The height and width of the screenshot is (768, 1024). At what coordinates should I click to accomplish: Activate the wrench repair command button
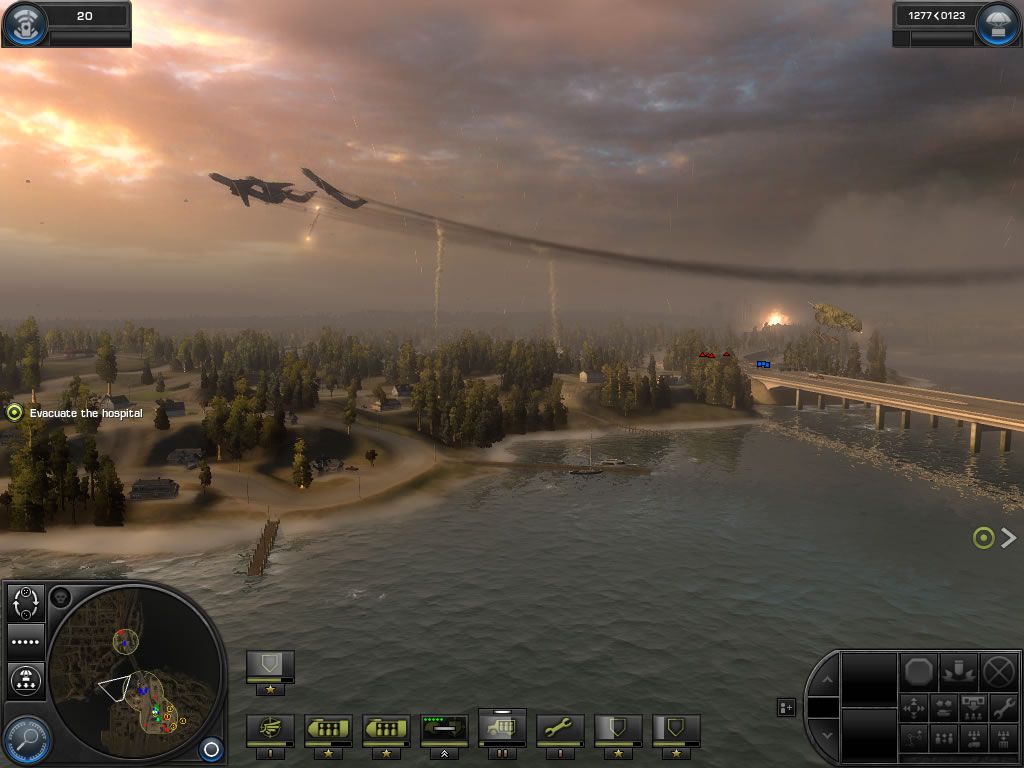tap(1002, 708)
